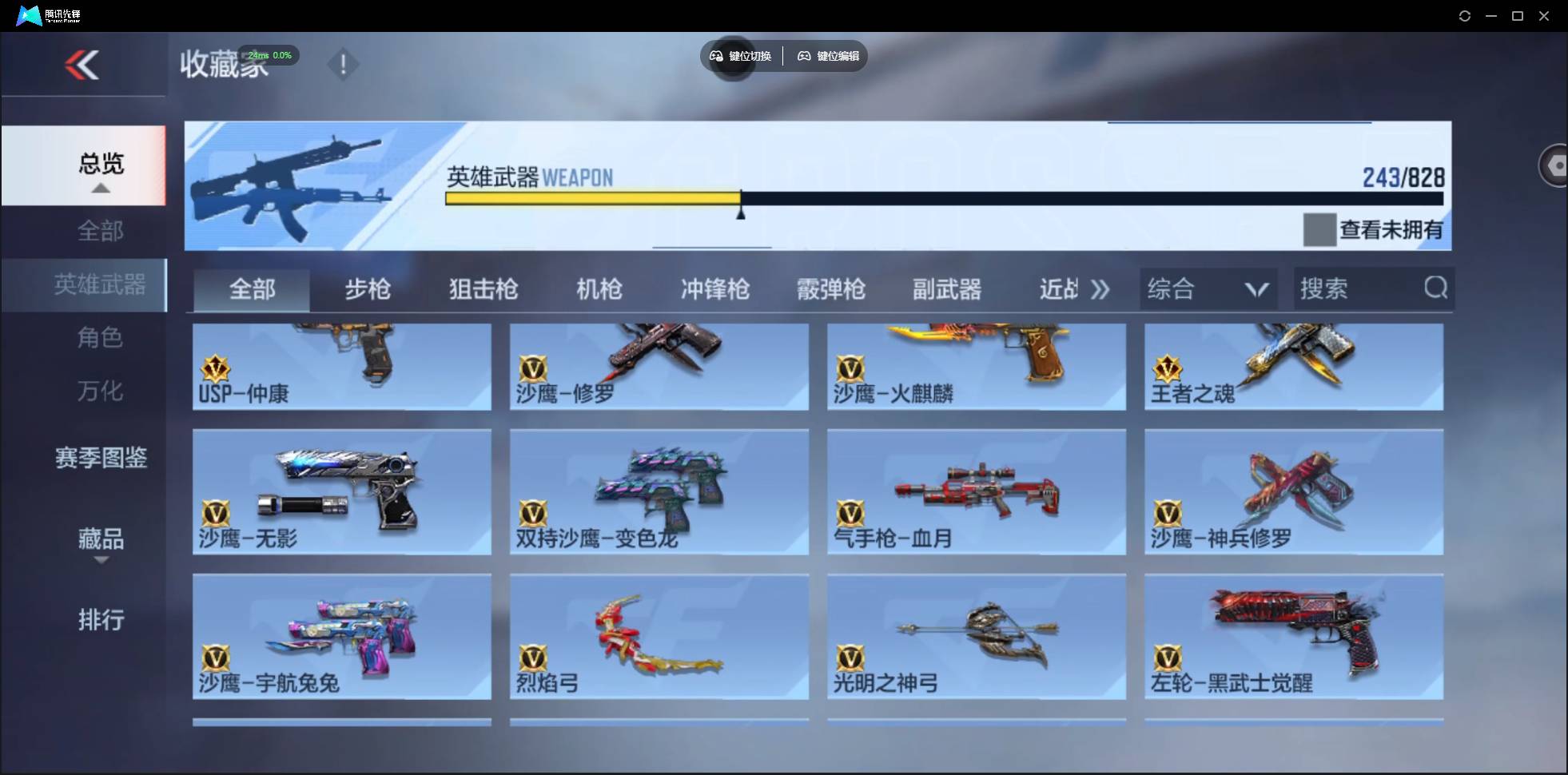Click the back arrow to leave 收藏家
This screenshot has width=1568, height=775.
pos(82,65)
